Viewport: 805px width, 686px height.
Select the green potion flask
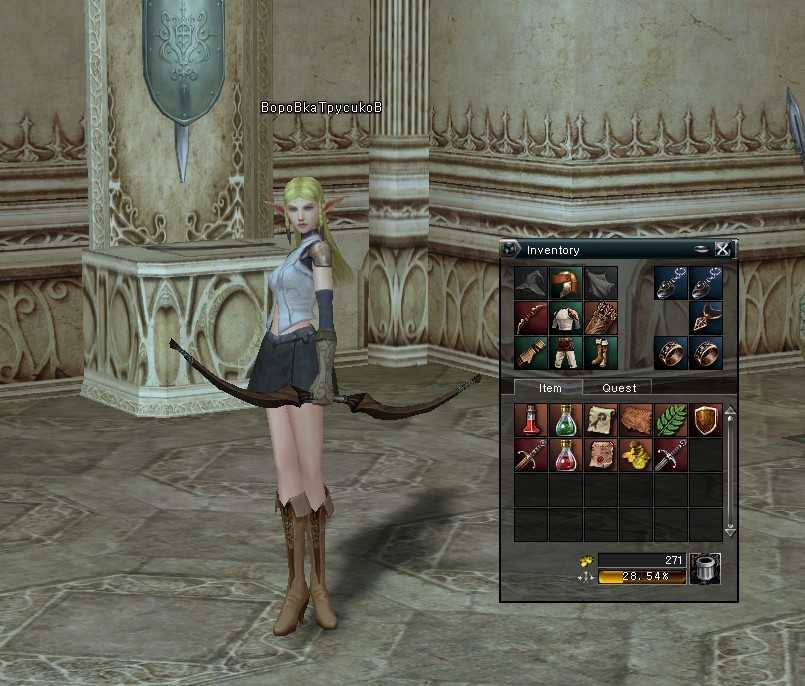coord(566,420)
